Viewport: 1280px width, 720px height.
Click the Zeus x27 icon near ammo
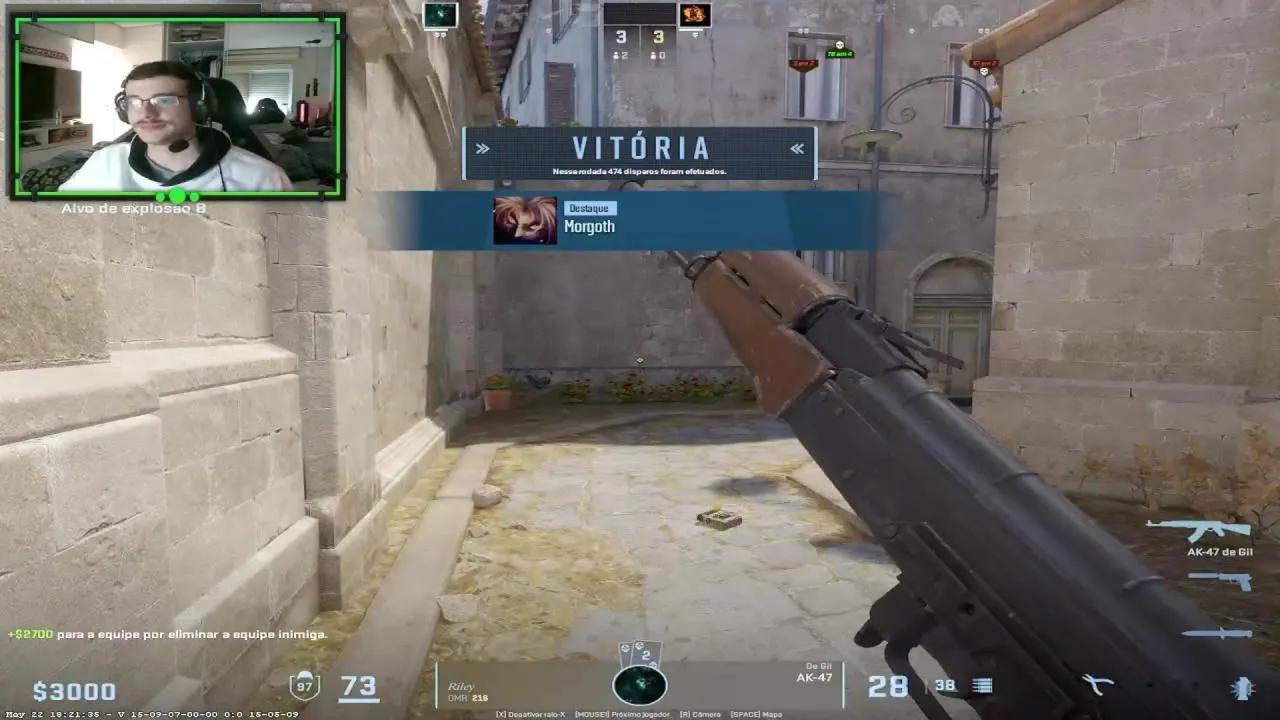click(x=1097, y=685)
